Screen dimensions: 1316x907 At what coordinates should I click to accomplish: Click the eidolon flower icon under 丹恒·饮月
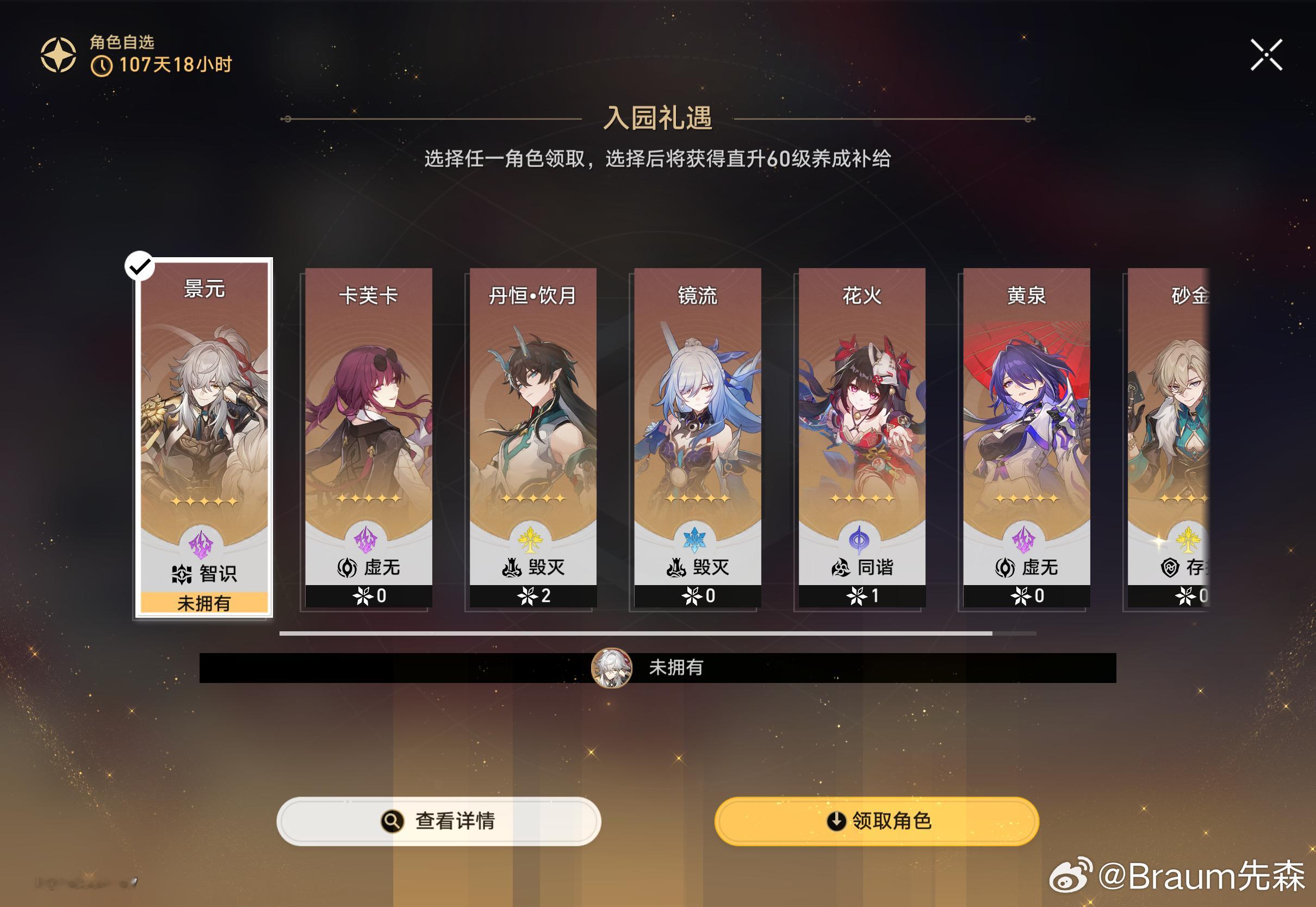click(x=527, y=597)
